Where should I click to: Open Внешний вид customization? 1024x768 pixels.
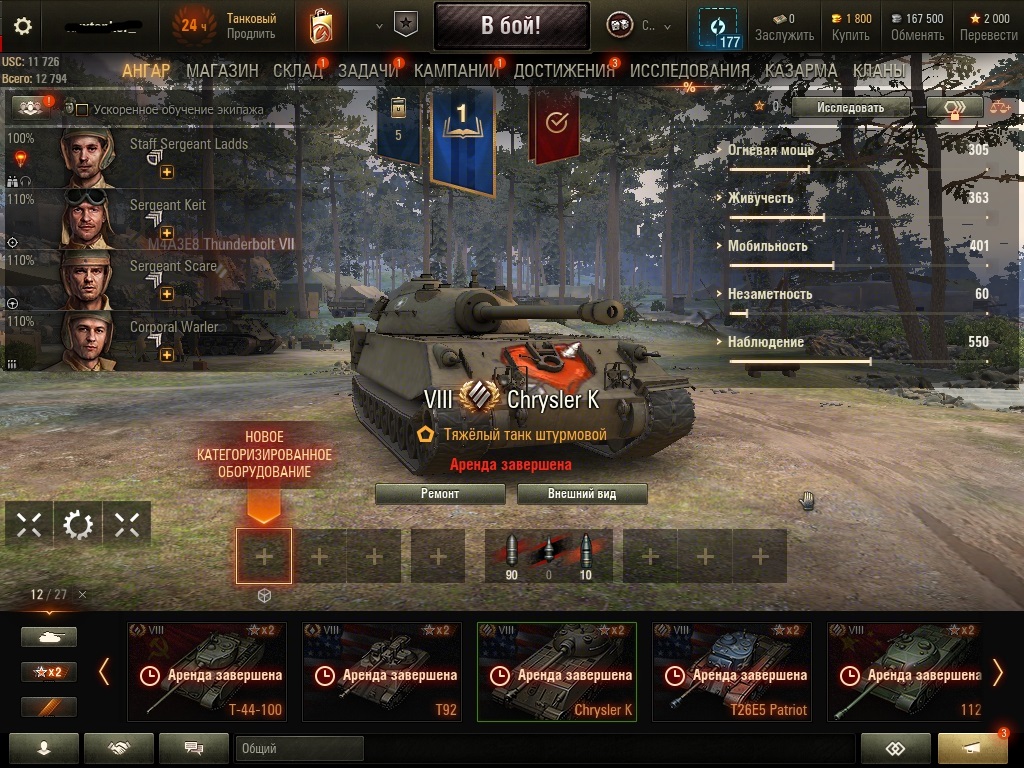pyautogui.click(x=582, y=494)
